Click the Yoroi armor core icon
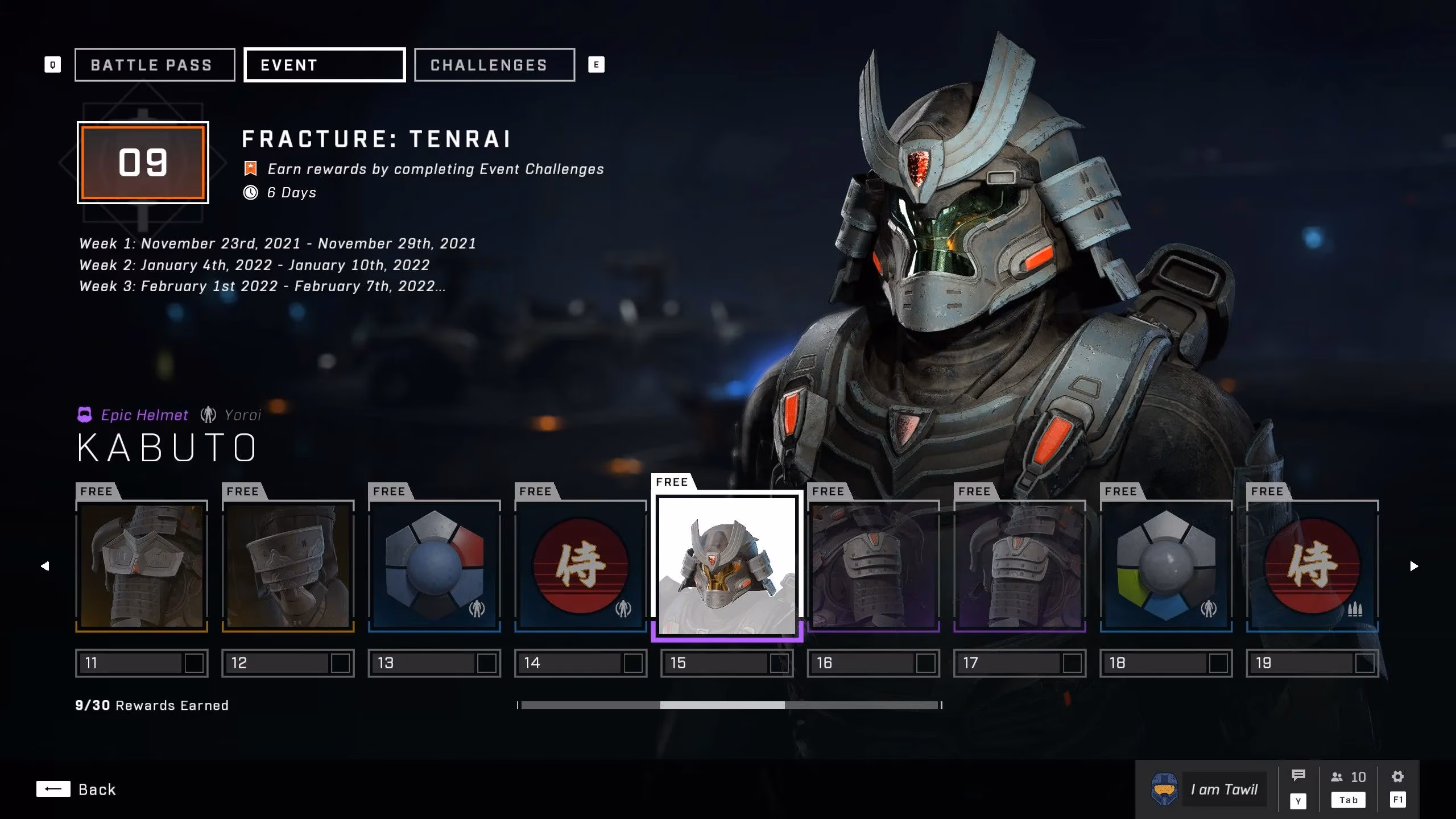The width and height of the screenshot is (1456, 819). point(208,415)
